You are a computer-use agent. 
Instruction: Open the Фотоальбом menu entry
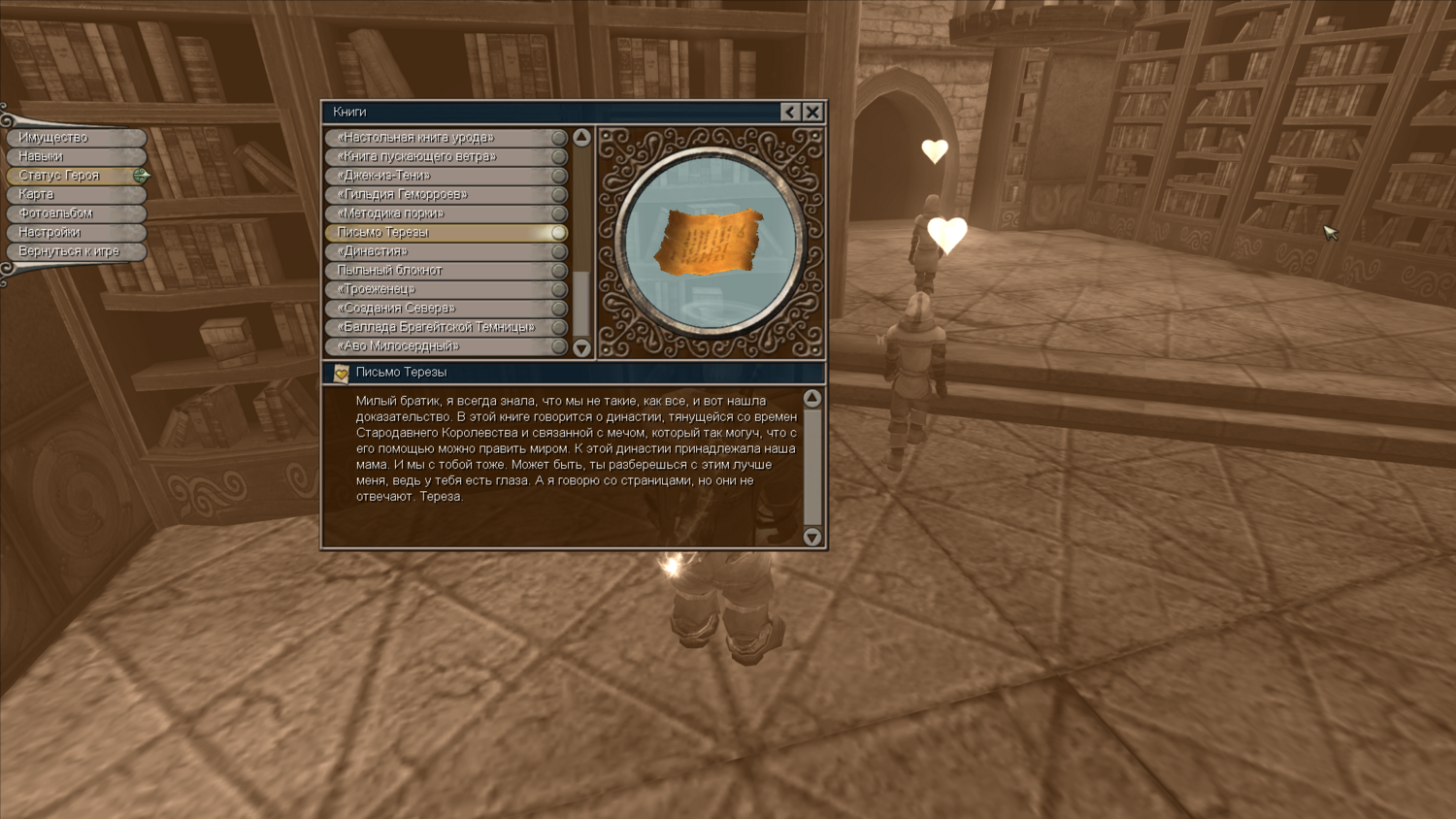pos(74,213)
